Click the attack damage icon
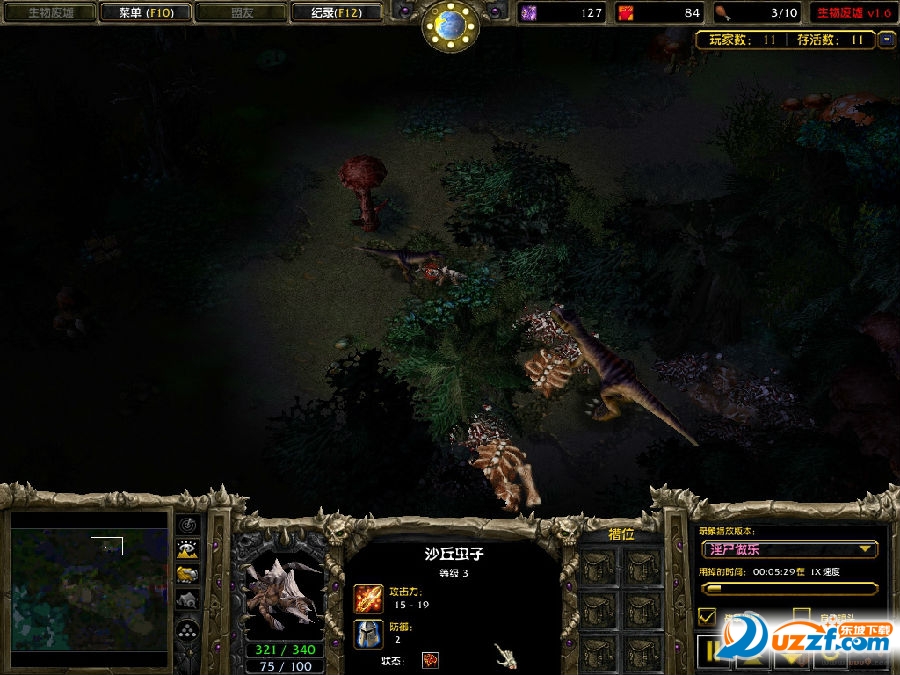The width and height of the screenshot is (900, 675). tap(368, 598)
